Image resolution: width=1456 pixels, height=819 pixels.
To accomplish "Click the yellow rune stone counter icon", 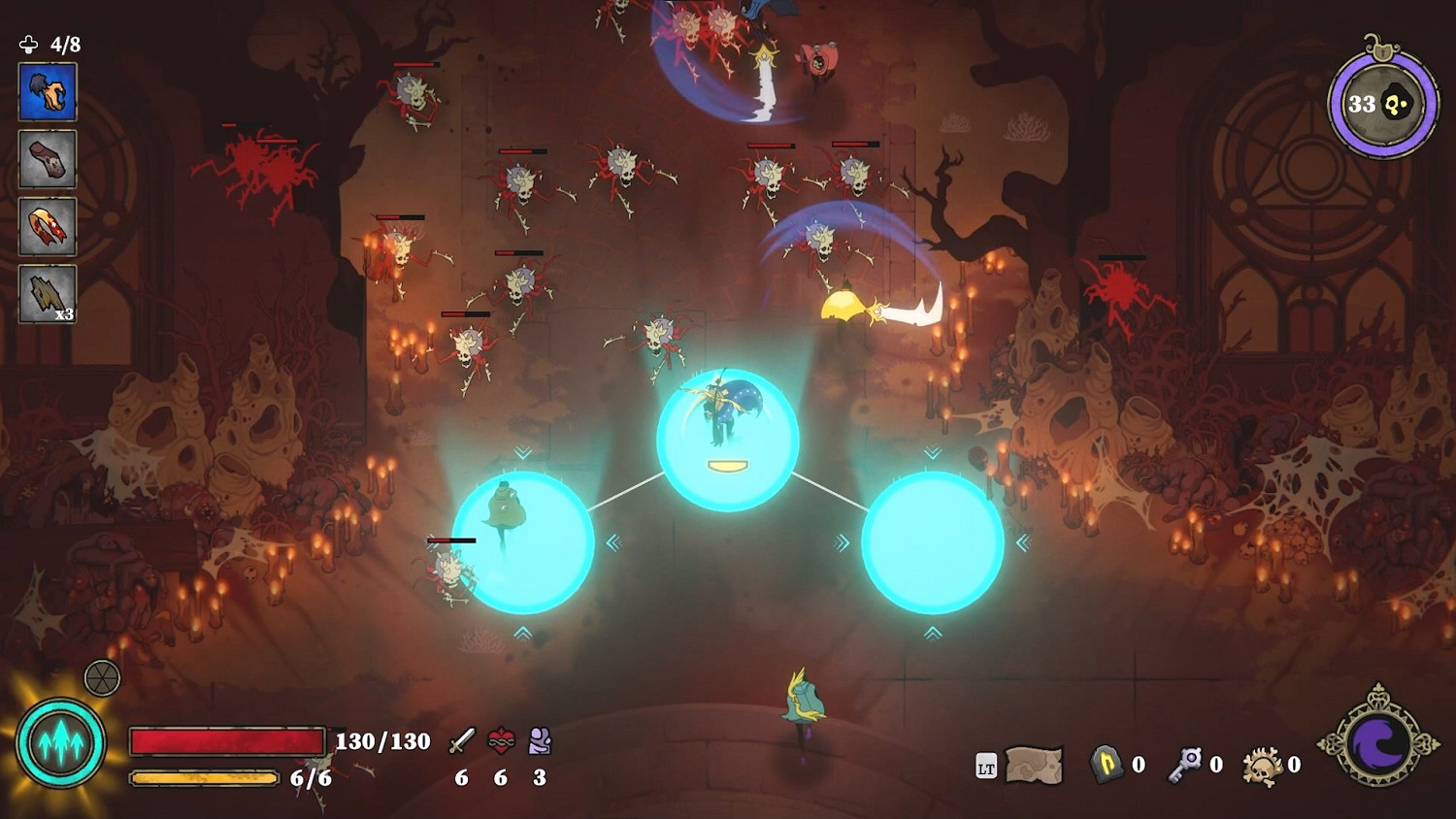I will tap(1107, 765).
